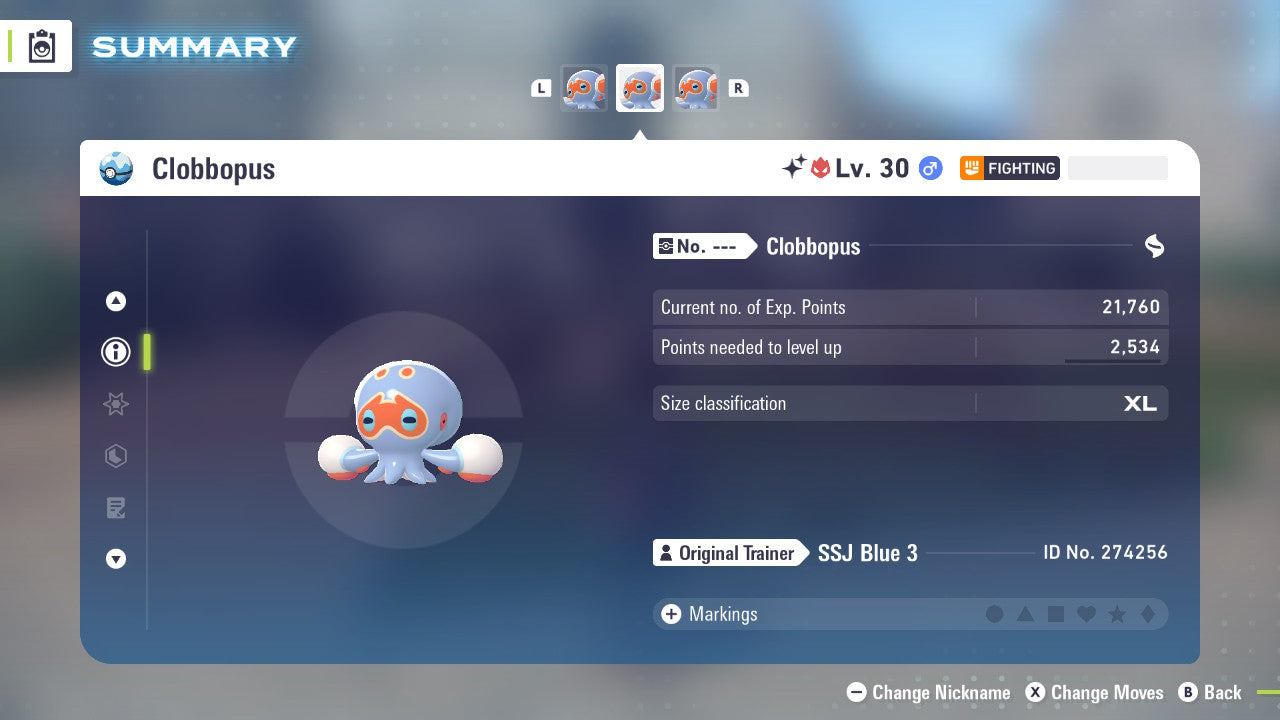Click the up arrow above the sidebar
This screenshot has height=720, width=1280.
(x=115, y=301)
